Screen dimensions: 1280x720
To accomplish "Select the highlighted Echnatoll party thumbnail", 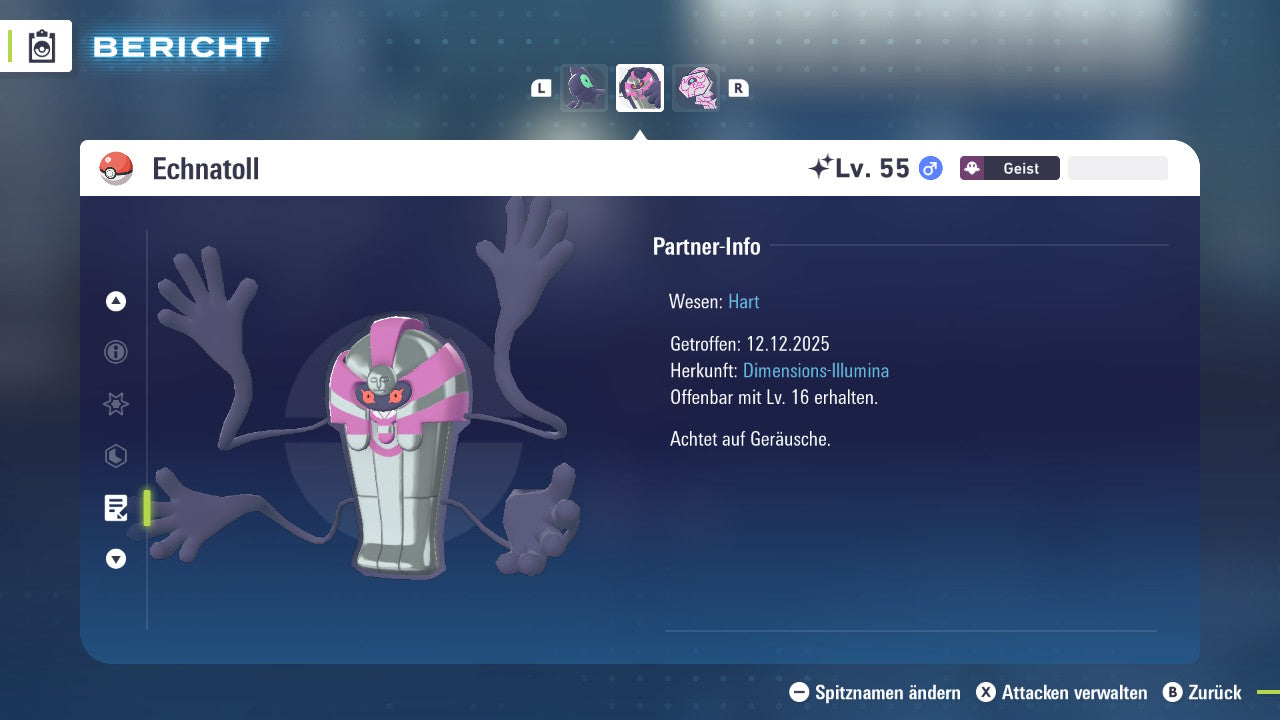I will click(x=640, y=88).
